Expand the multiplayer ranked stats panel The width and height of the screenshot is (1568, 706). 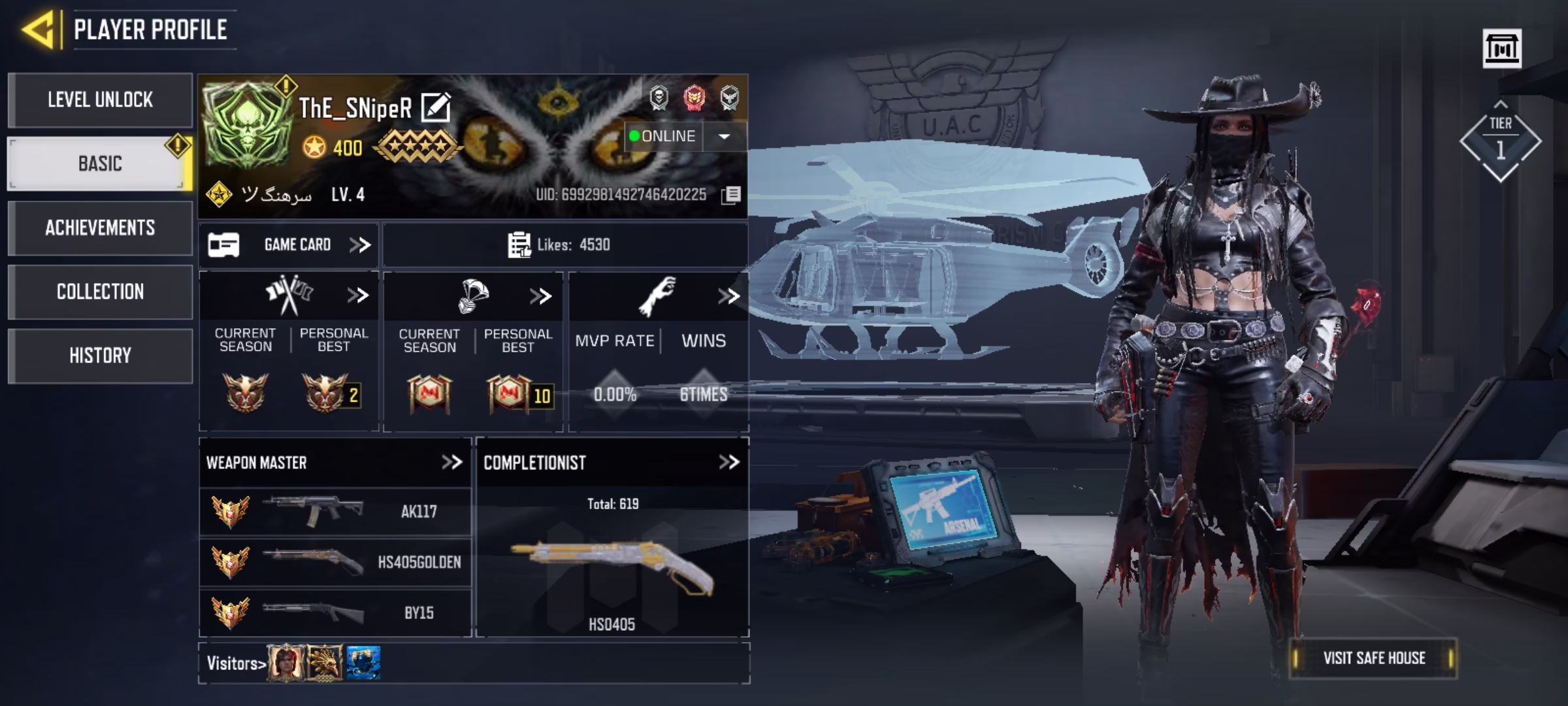point(357,295)
